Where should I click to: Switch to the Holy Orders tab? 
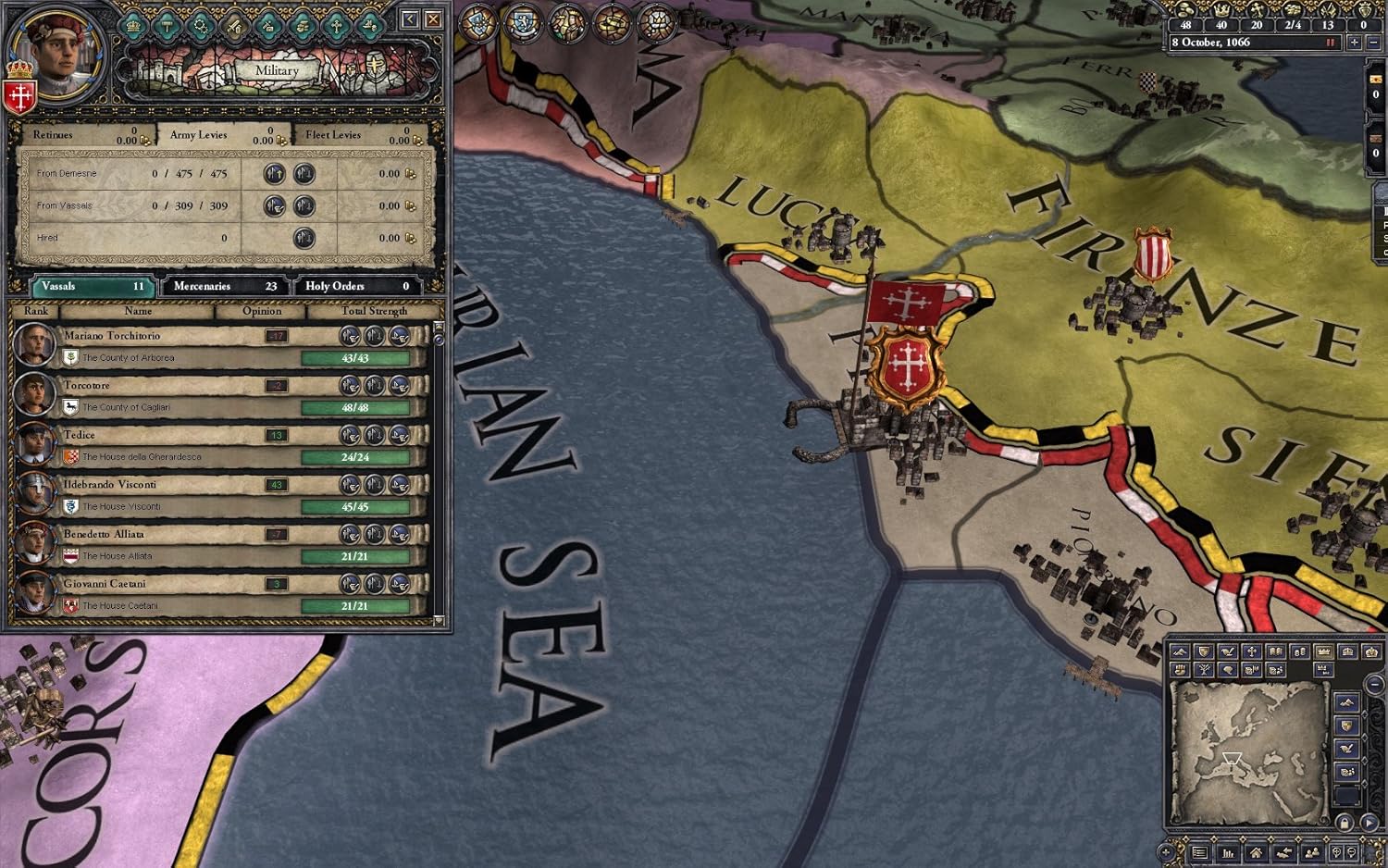[356, 286]
